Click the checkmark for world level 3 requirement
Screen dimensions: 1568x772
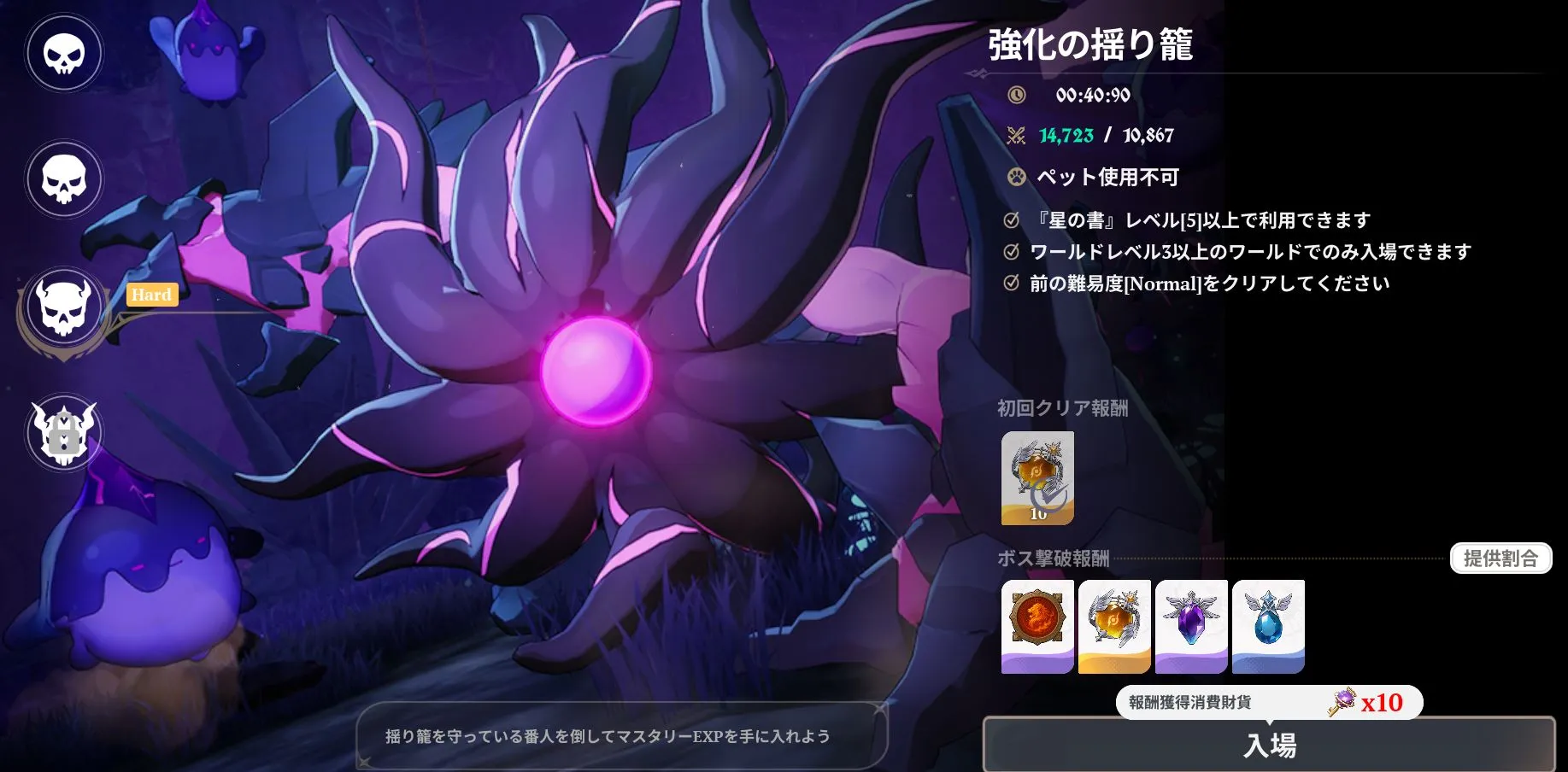pyautogui.click(x=1011, y=251)
